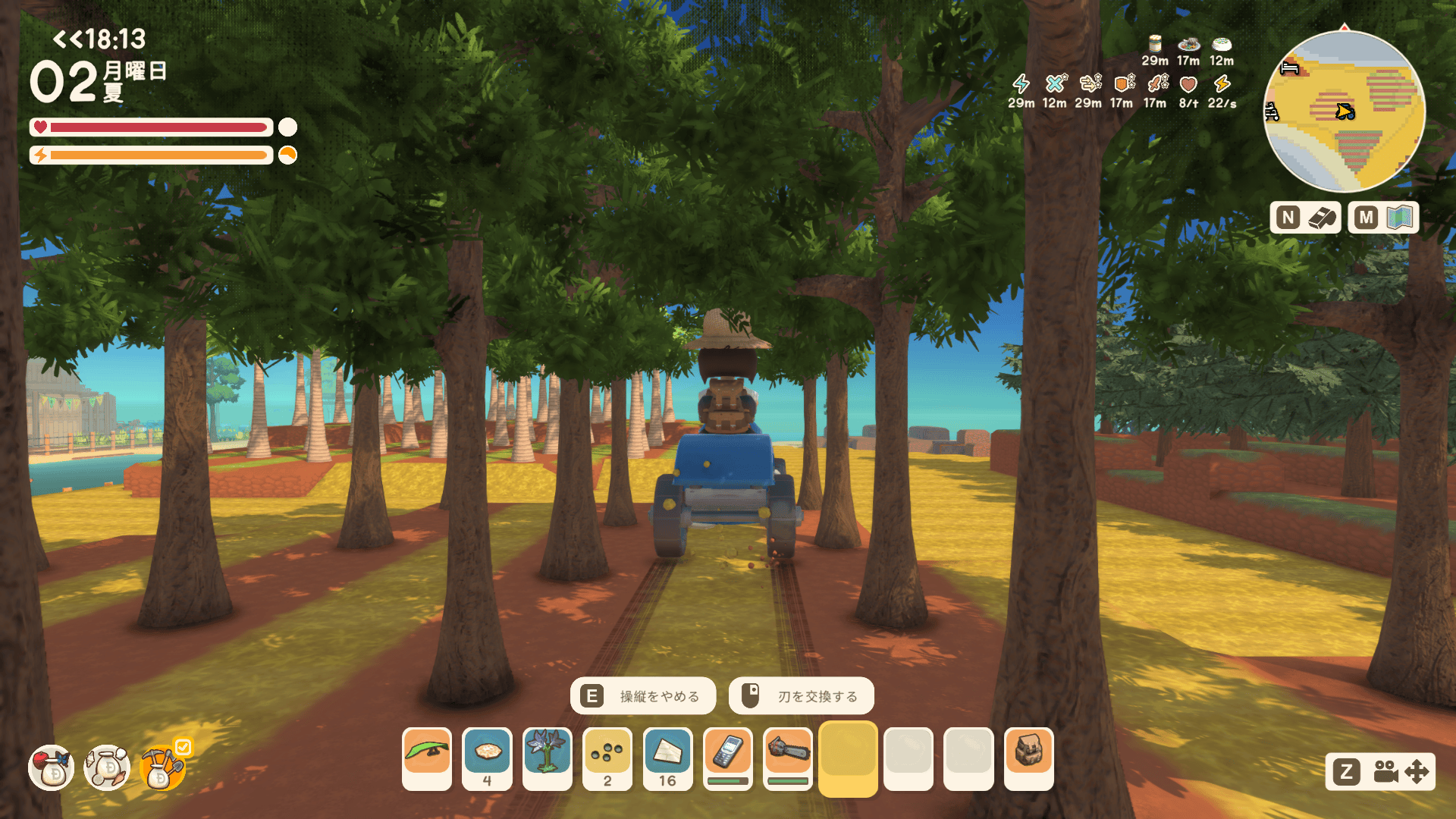Screen dimensions: 1456x819
Task: Inspect the jar food buff icon
Action: point(1155,43)
